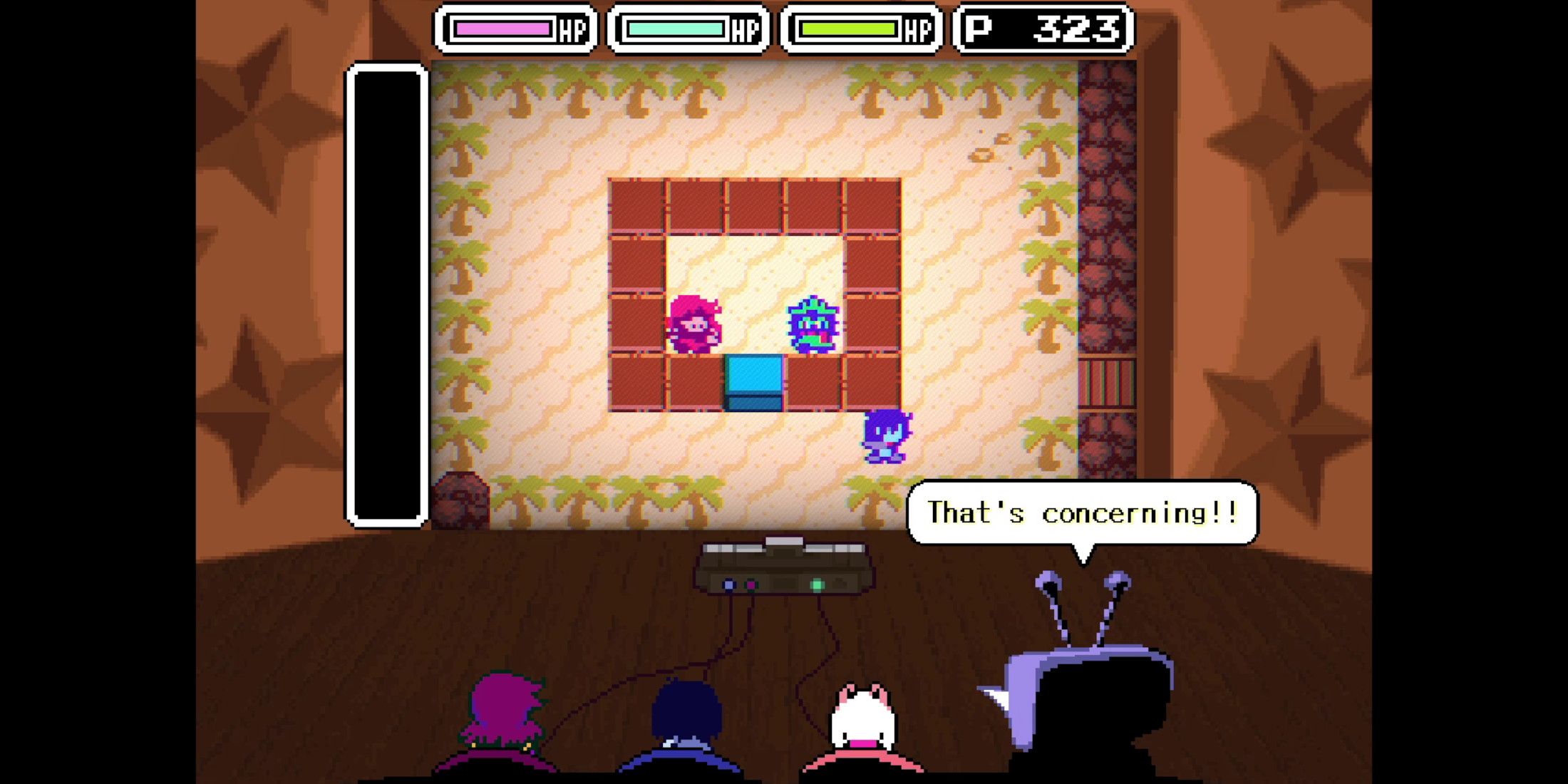Toggle the green power light on the console
1568x784 pixels.
point(817,584)
